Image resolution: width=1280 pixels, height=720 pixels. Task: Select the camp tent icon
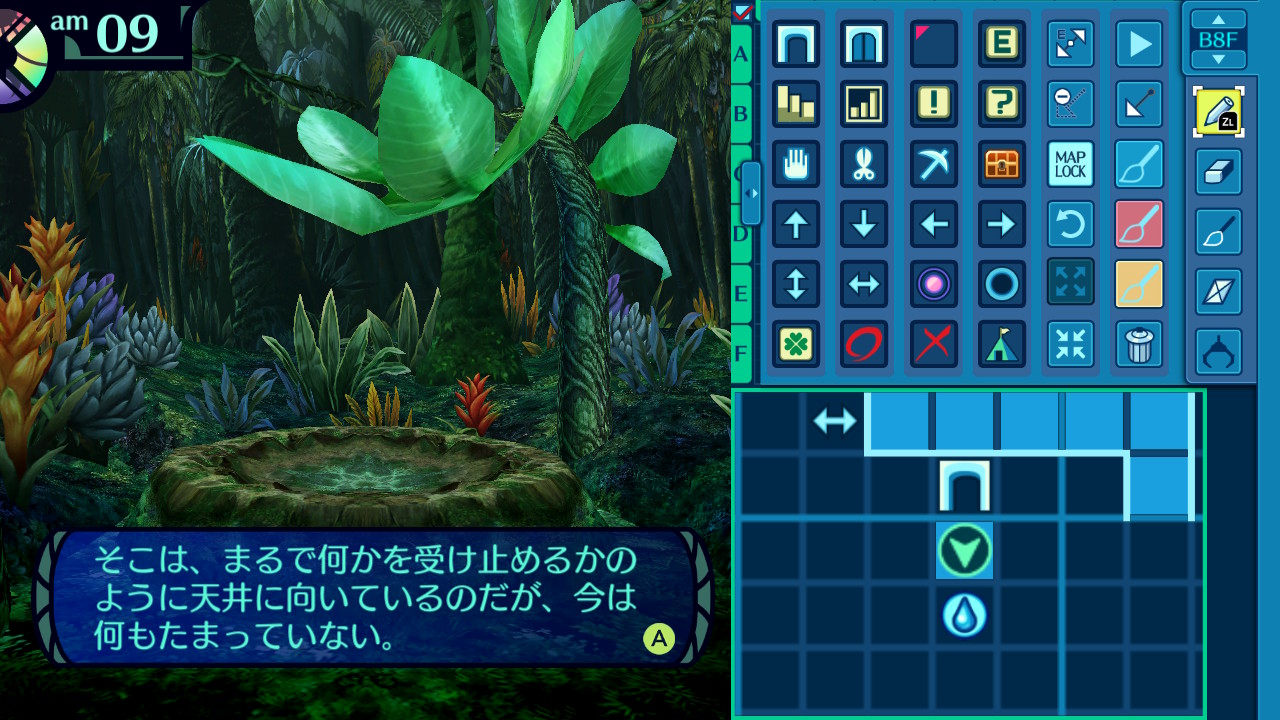tap(1001, 344)
